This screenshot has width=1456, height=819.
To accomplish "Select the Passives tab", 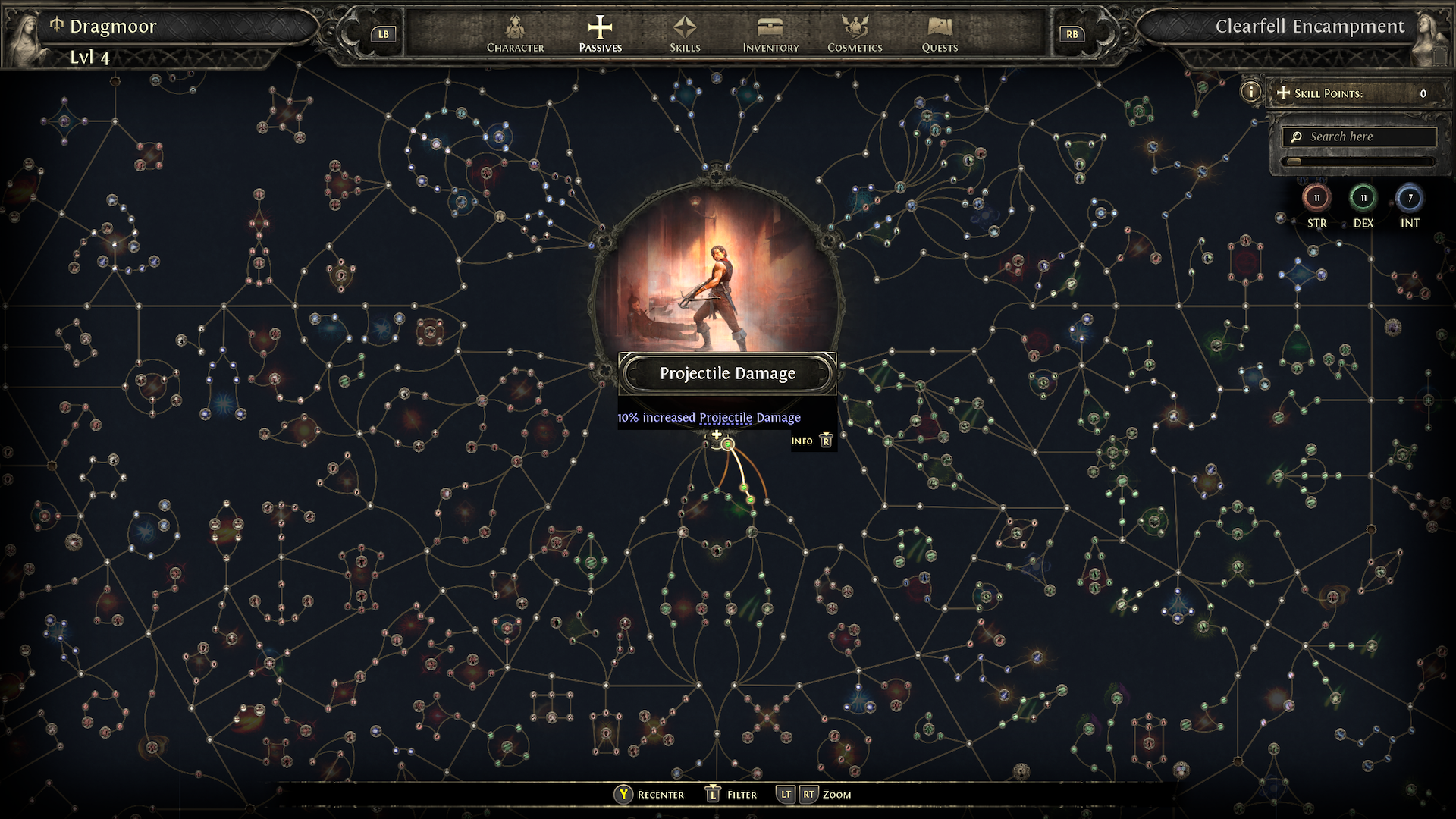I will coord(600,34).
